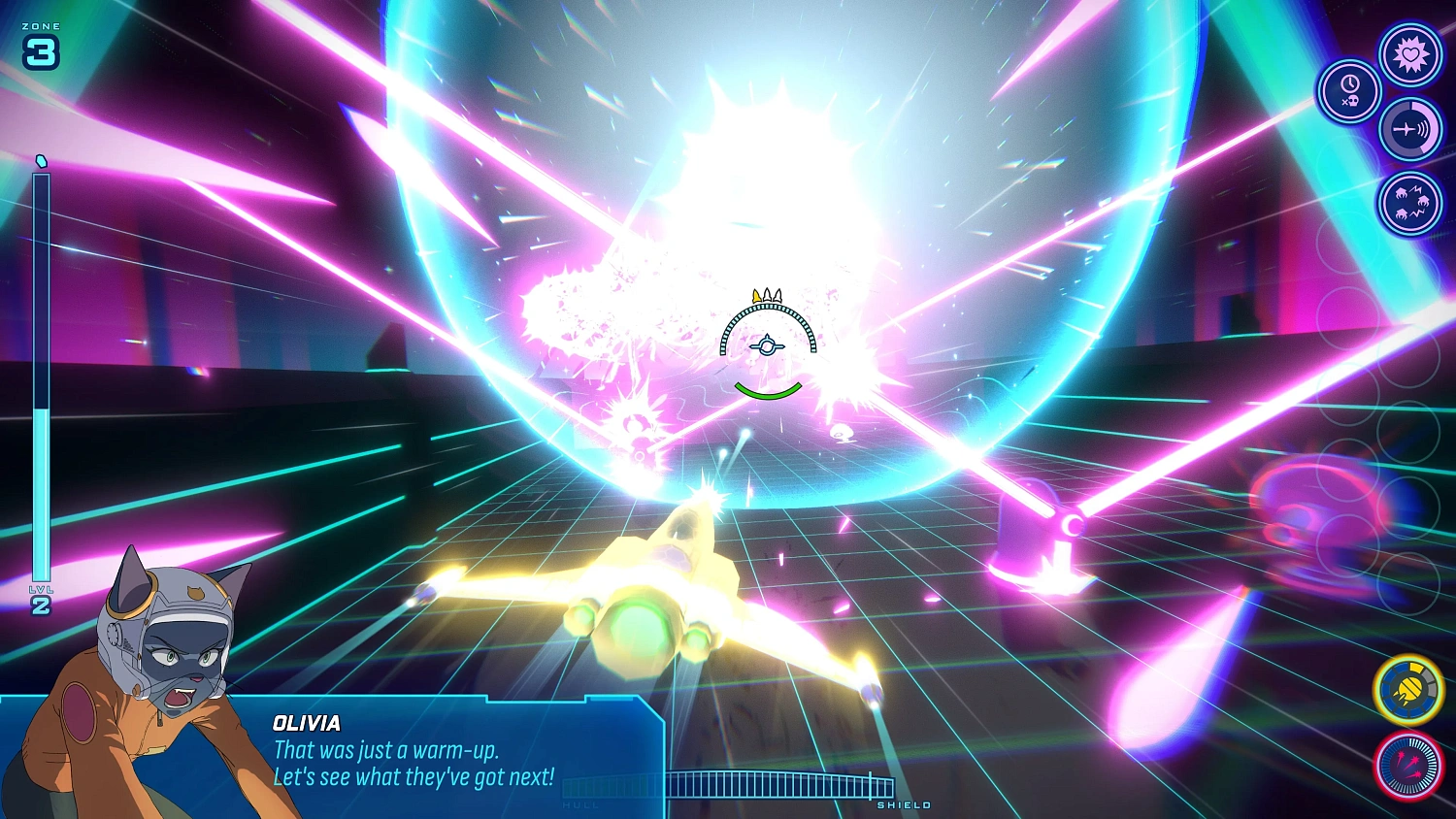Choose the enemy swarm lightning icon
Screen dimensions: 1456x819
(1409, 204)
